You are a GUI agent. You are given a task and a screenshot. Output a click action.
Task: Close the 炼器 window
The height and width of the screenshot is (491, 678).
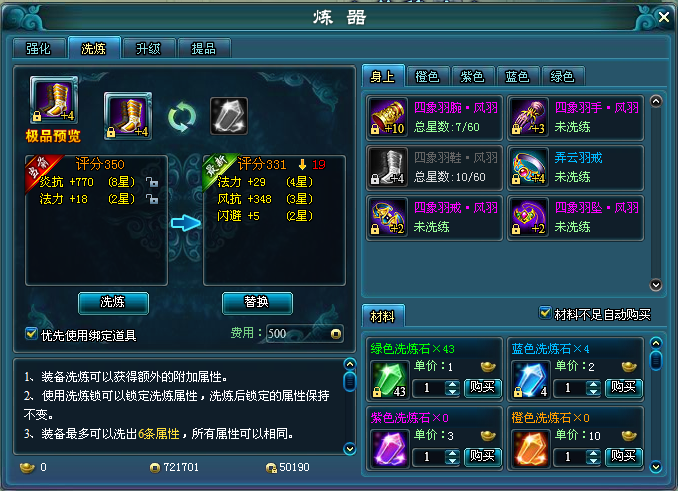662,16
